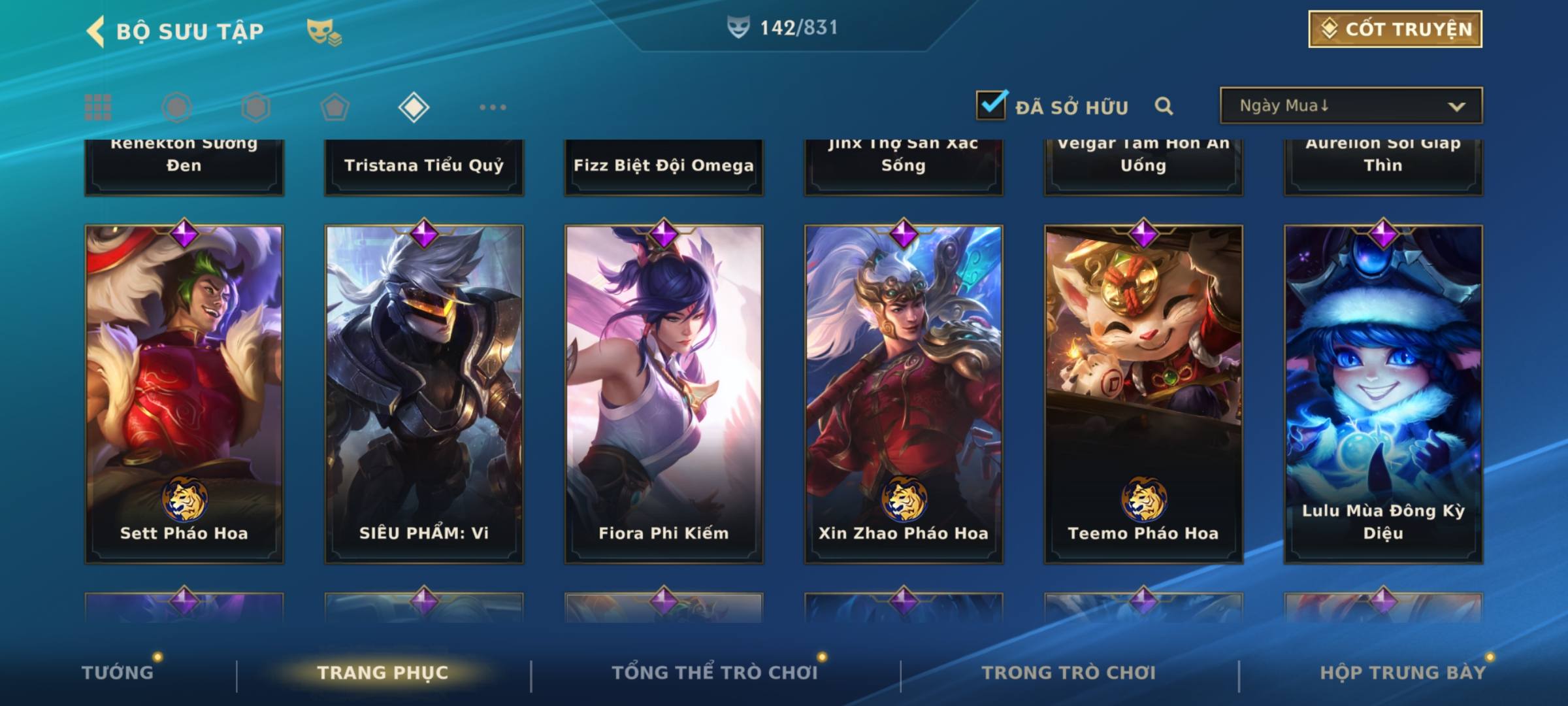1568x706 pixels.
Task: Open the Cốt Truyện button
Action: 1395,29
